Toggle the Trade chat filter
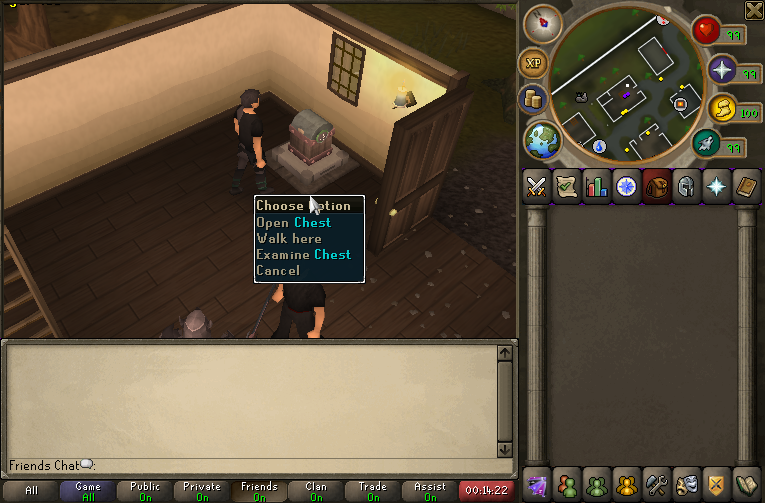Screen dimensions: 765x503 click(373, 491)
